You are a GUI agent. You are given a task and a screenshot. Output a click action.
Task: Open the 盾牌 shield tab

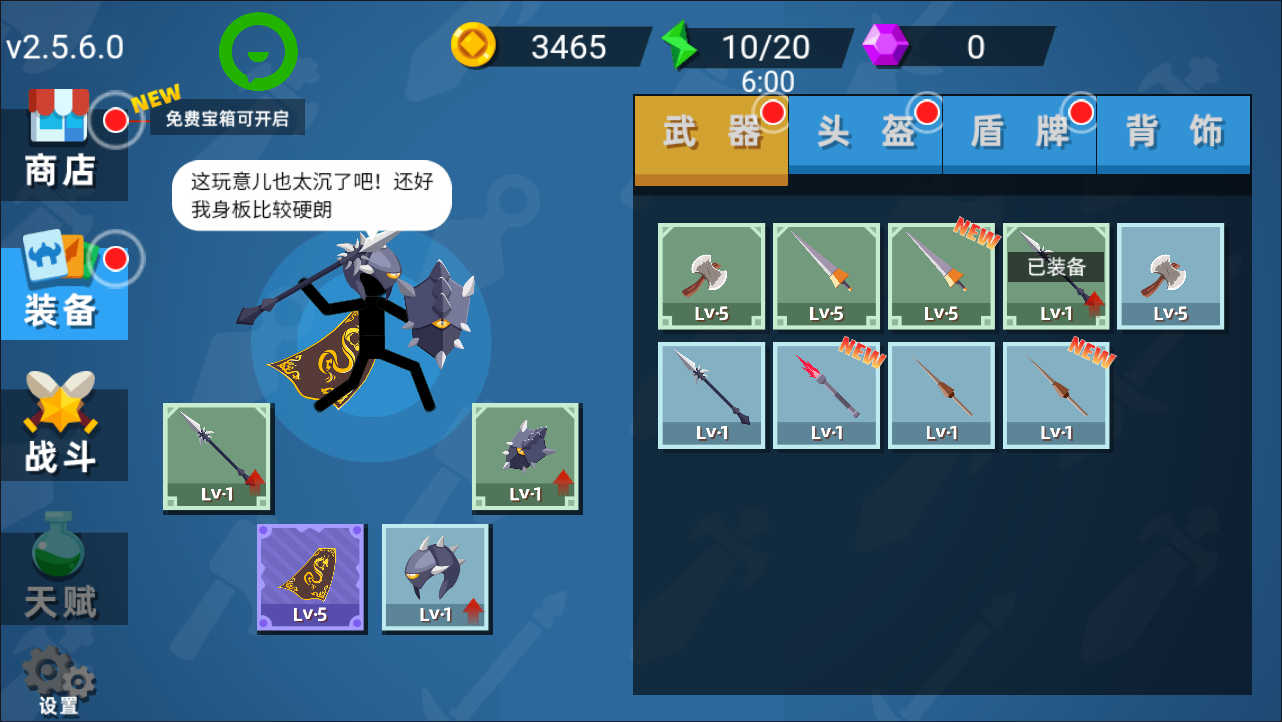coord(1020,134)
